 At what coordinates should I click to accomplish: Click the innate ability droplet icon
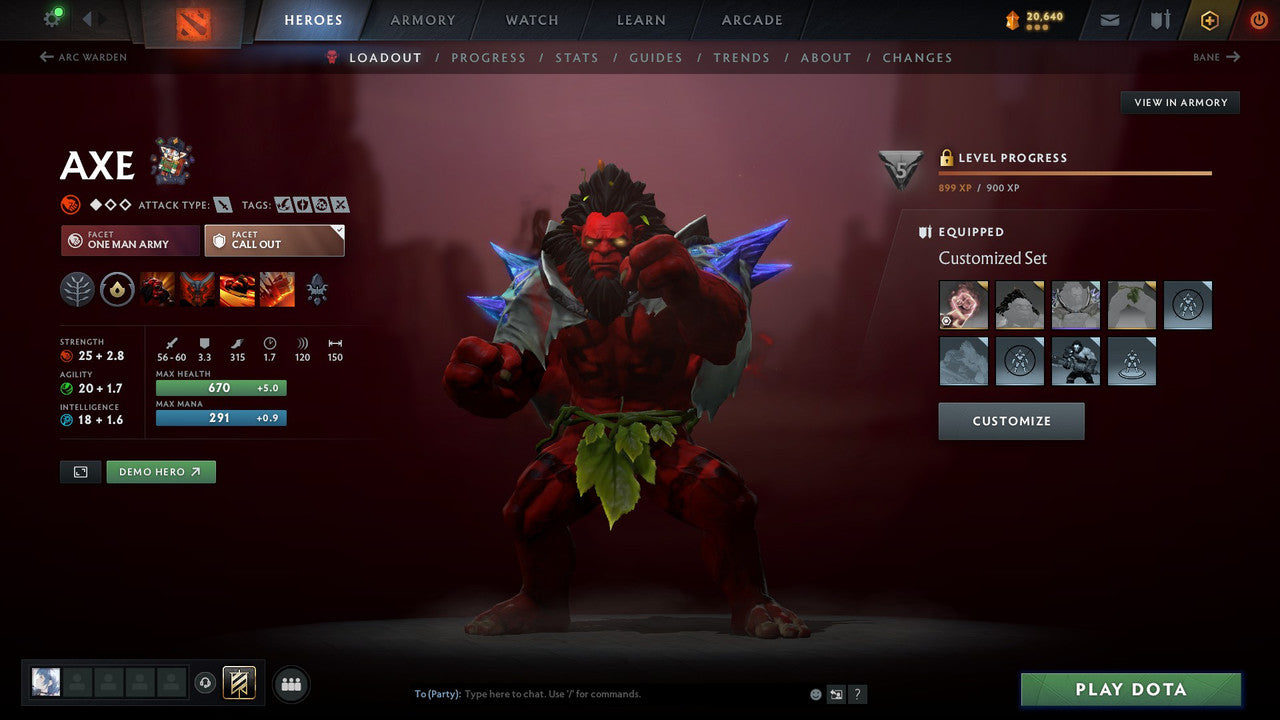(115, 289)
